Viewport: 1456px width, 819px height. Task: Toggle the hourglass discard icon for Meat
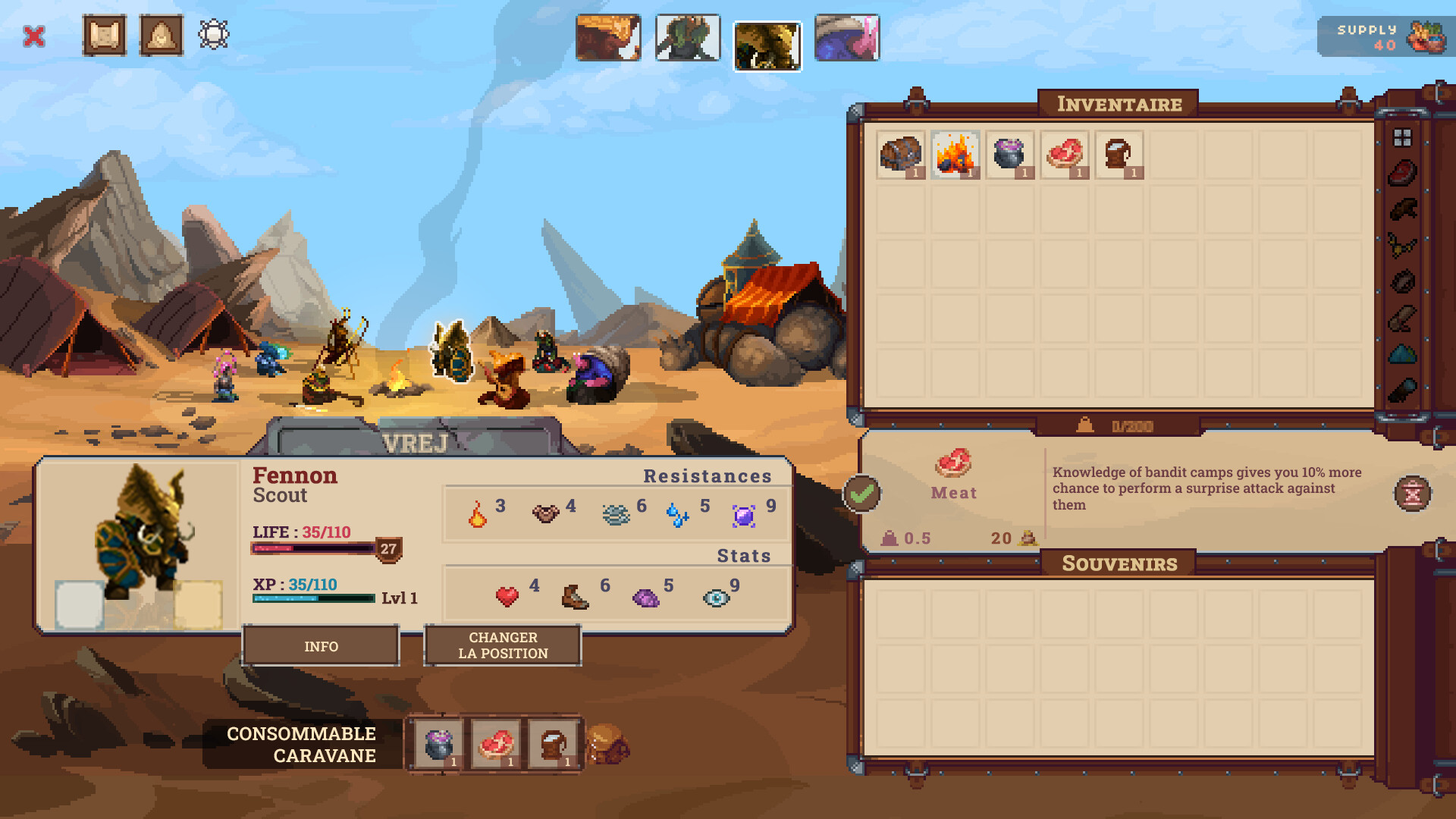(1411, 493)
